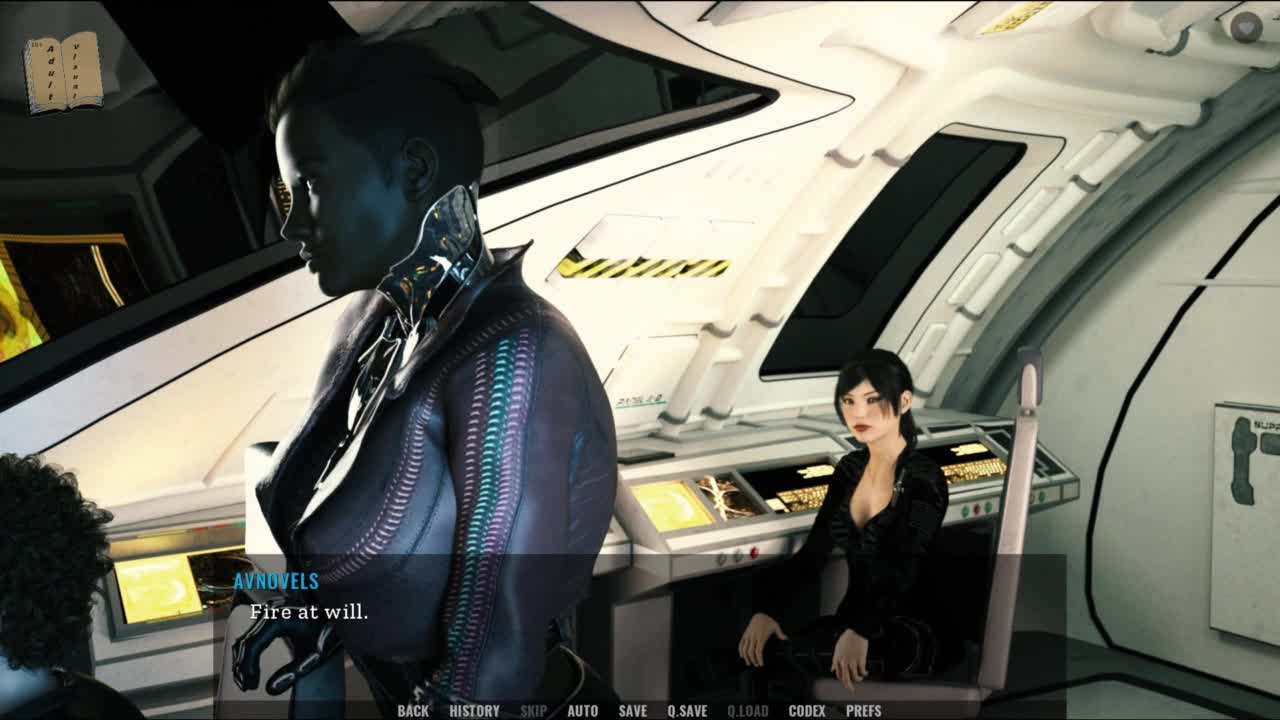
Task: Quick save with Q.SAVE
Action: (x=687, y=711)
